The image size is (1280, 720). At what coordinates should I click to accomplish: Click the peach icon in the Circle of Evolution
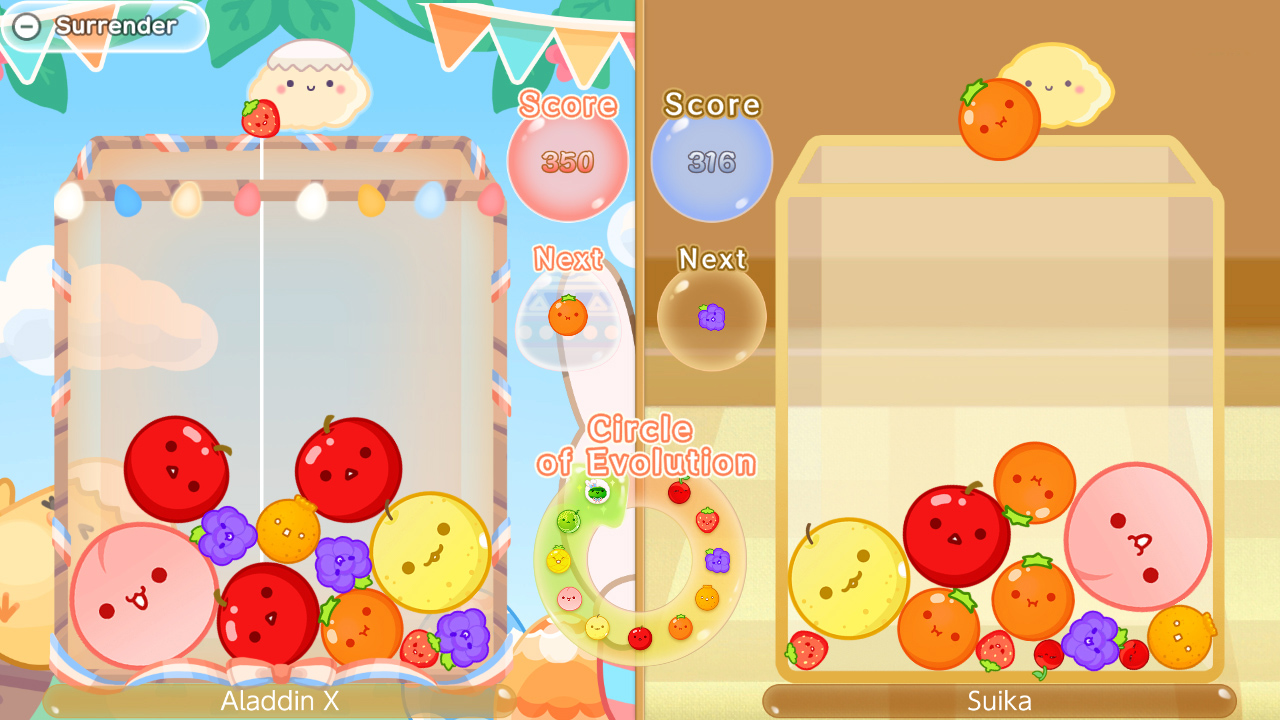click(x=568, y=596)
